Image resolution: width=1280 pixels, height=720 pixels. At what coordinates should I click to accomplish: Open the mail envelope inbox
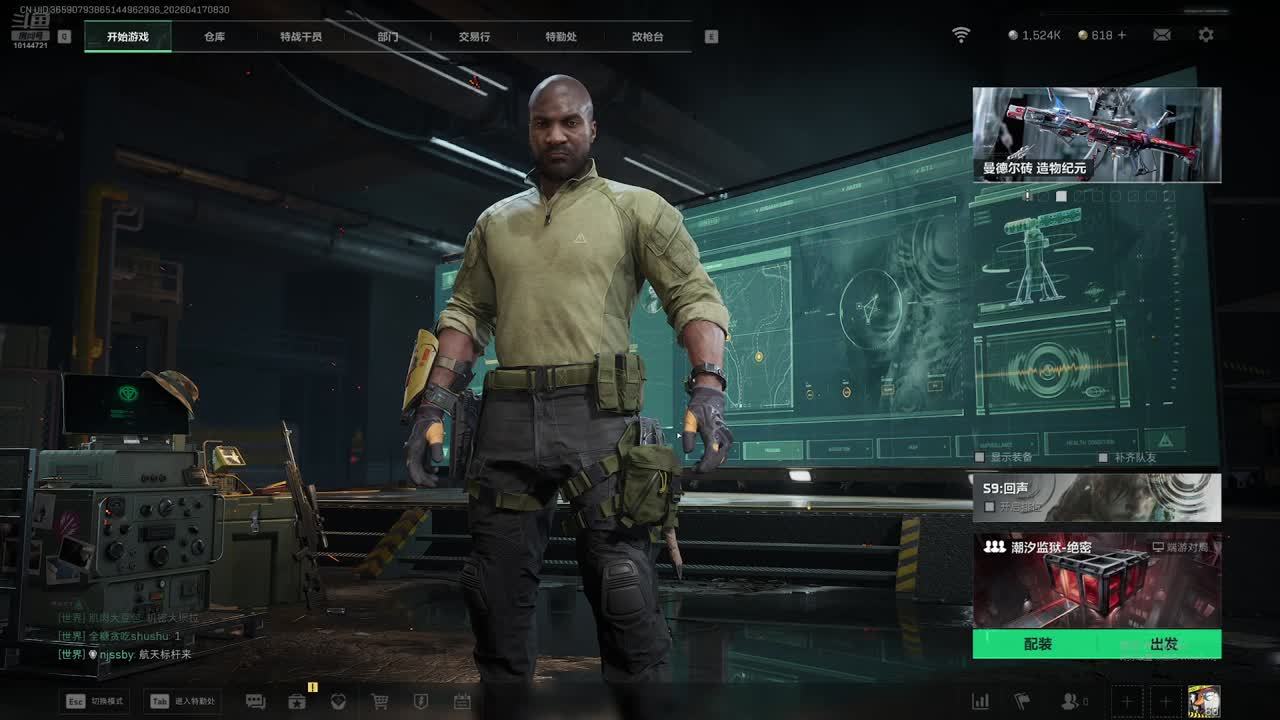click(x=1161, y=35)
